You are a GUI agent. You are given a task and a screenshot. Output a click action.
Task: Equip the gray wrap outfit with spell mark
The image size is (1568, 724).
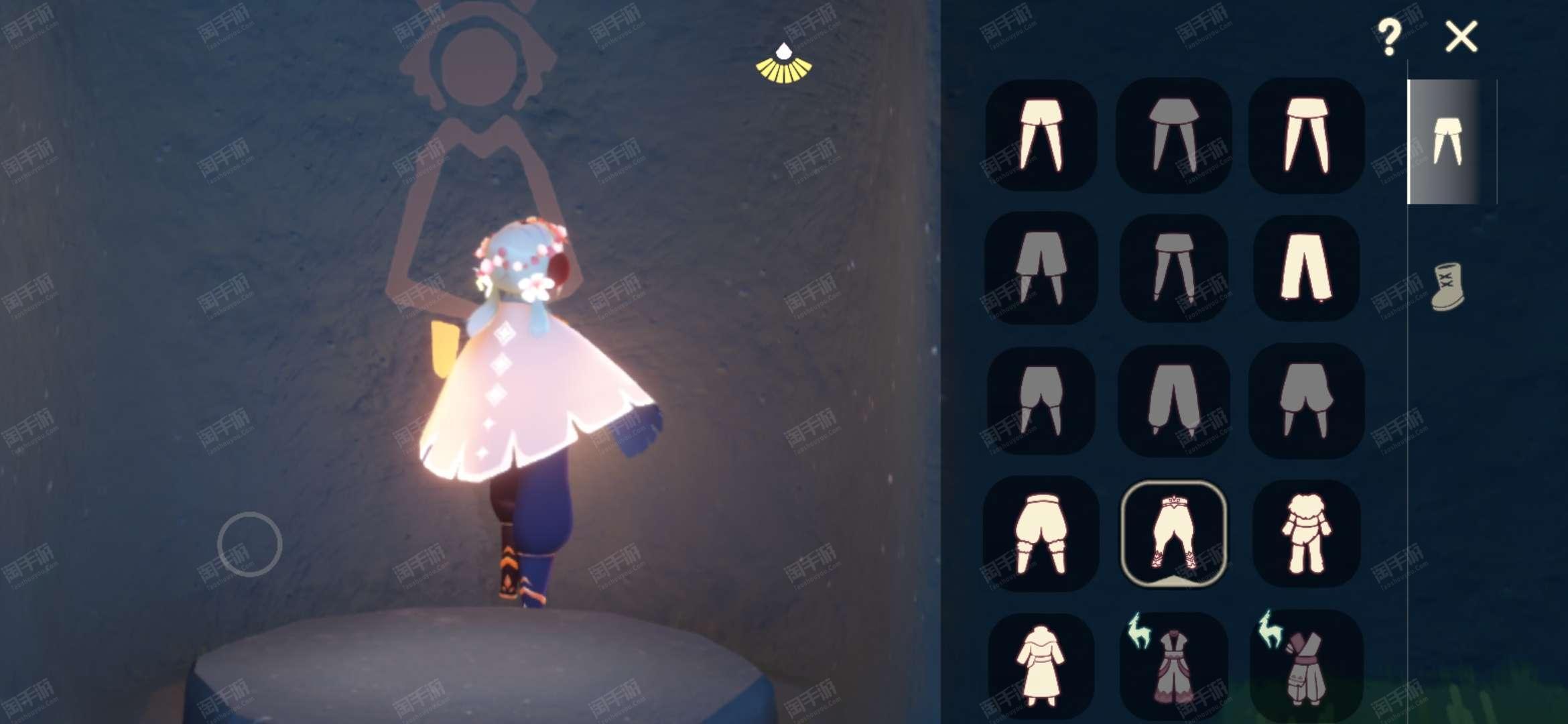tap(1306, 665)
